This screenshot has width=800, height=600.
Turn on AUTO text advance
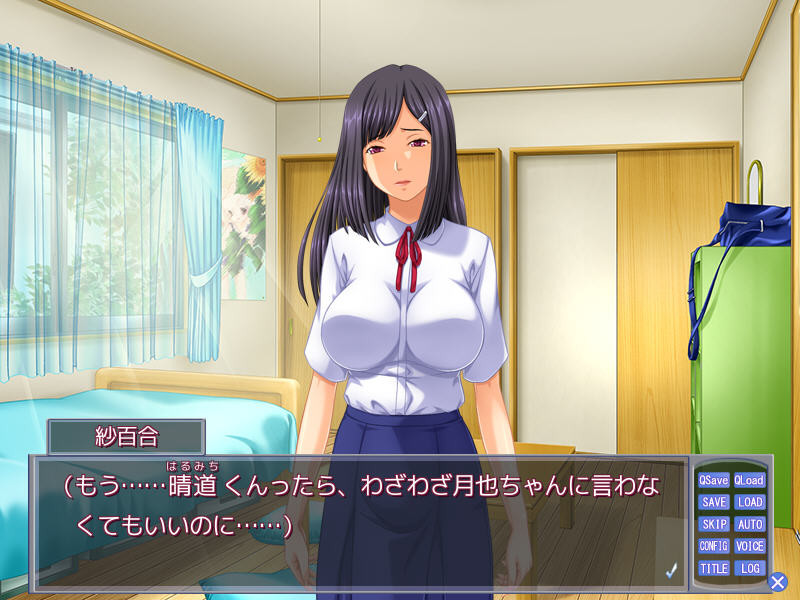coord(749,524)
